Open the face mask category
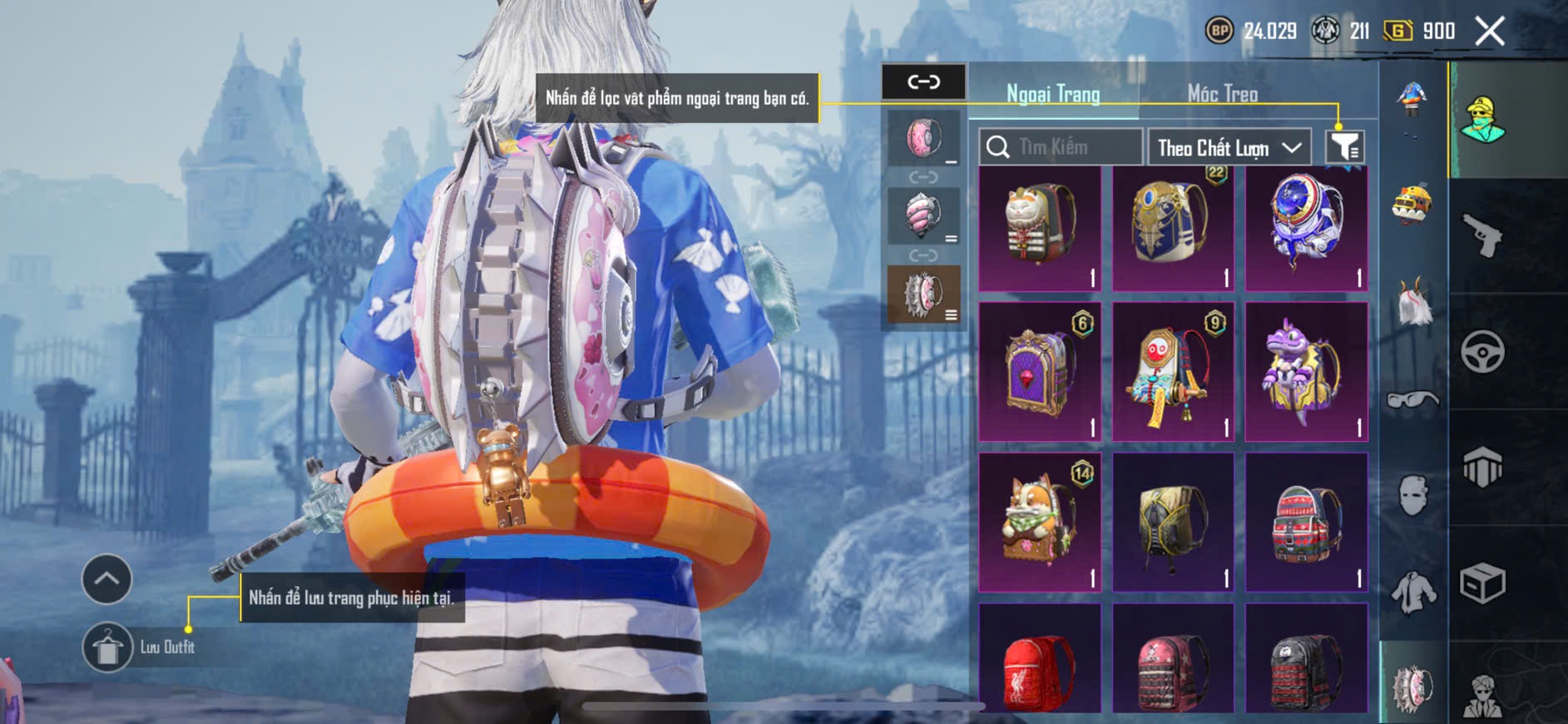This screenshot has width=1568, height=724. coord(1412,496)
